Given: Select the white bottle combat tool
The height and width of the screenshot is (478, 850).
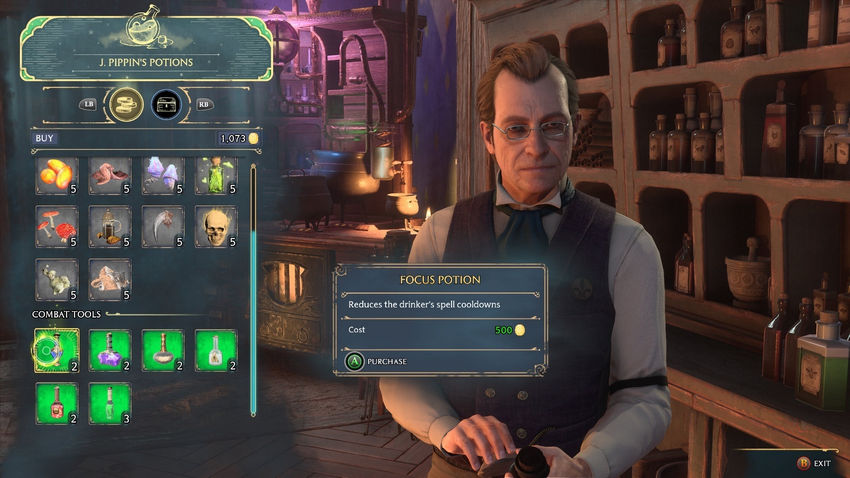Looking at the screenshot, I should pyautogui.click(x=216, y=350).
